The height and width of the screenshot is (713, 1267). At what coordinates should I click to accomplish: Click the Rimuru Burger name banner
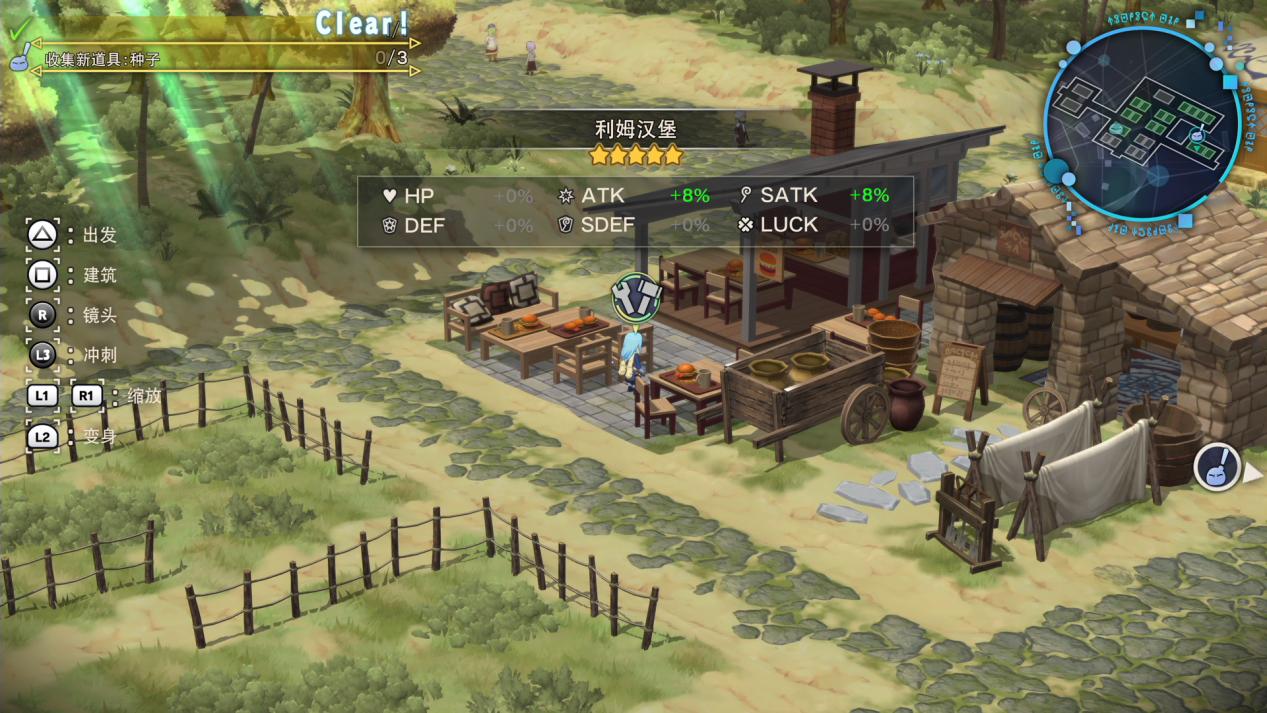coord(635,130)
